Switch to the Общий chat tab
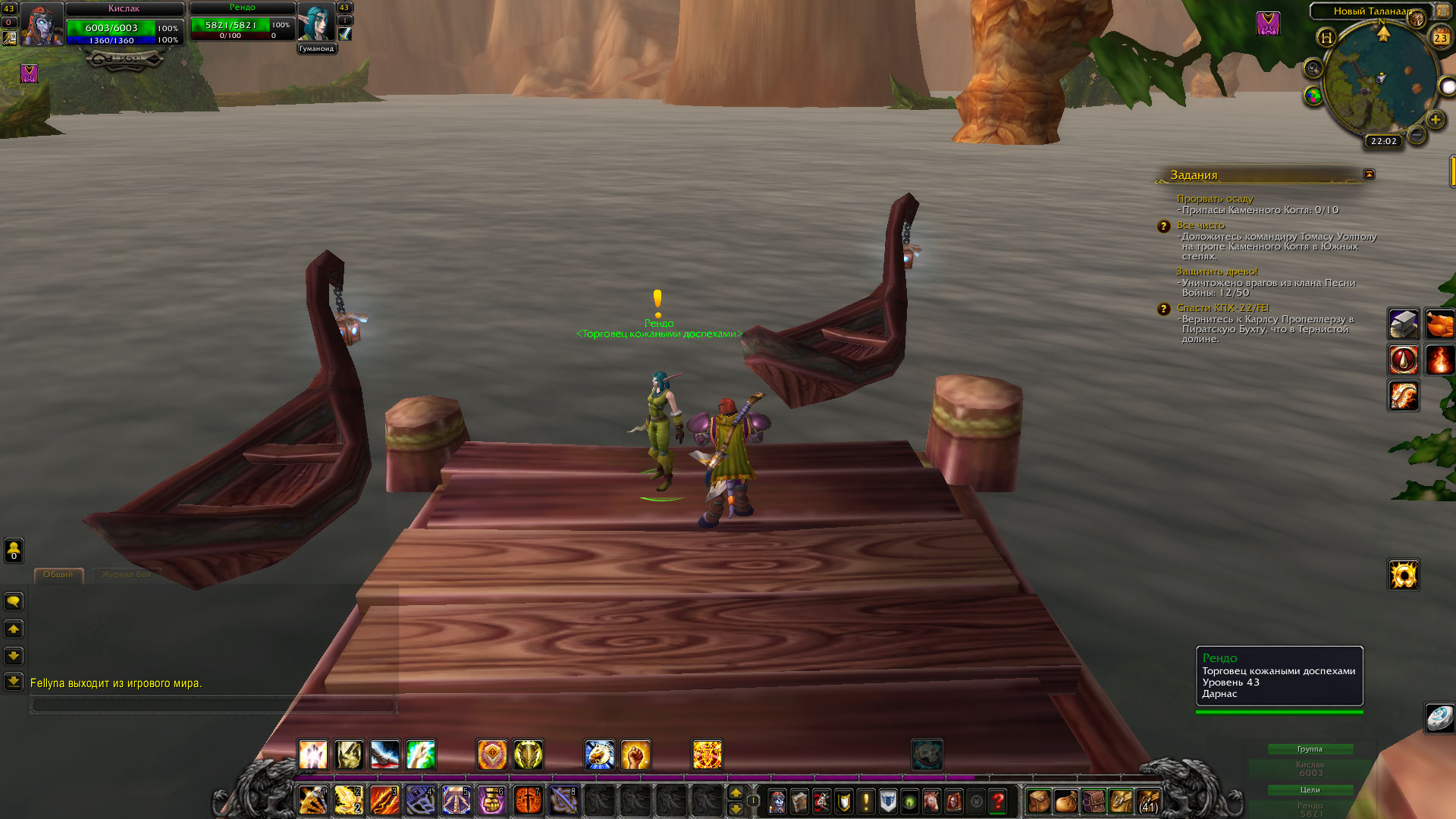 coord(58,575)
